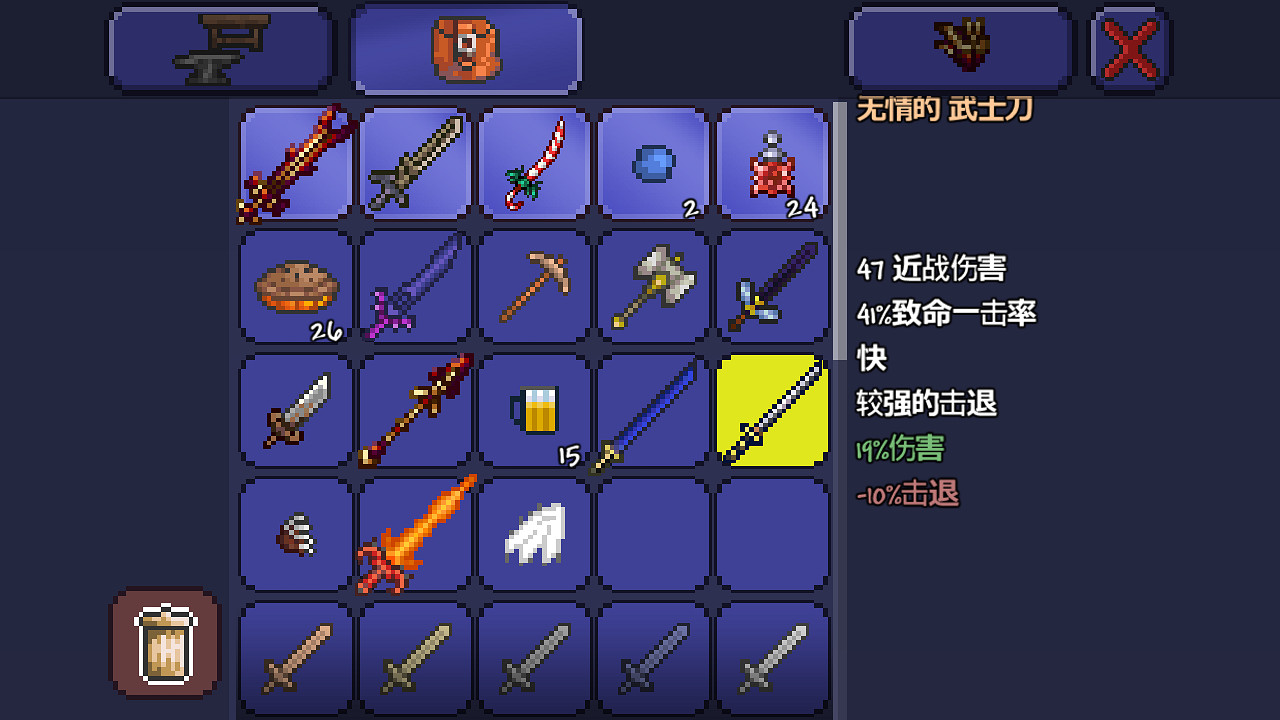Switch to the crafting tab with anvil icon

pos(220,47)
